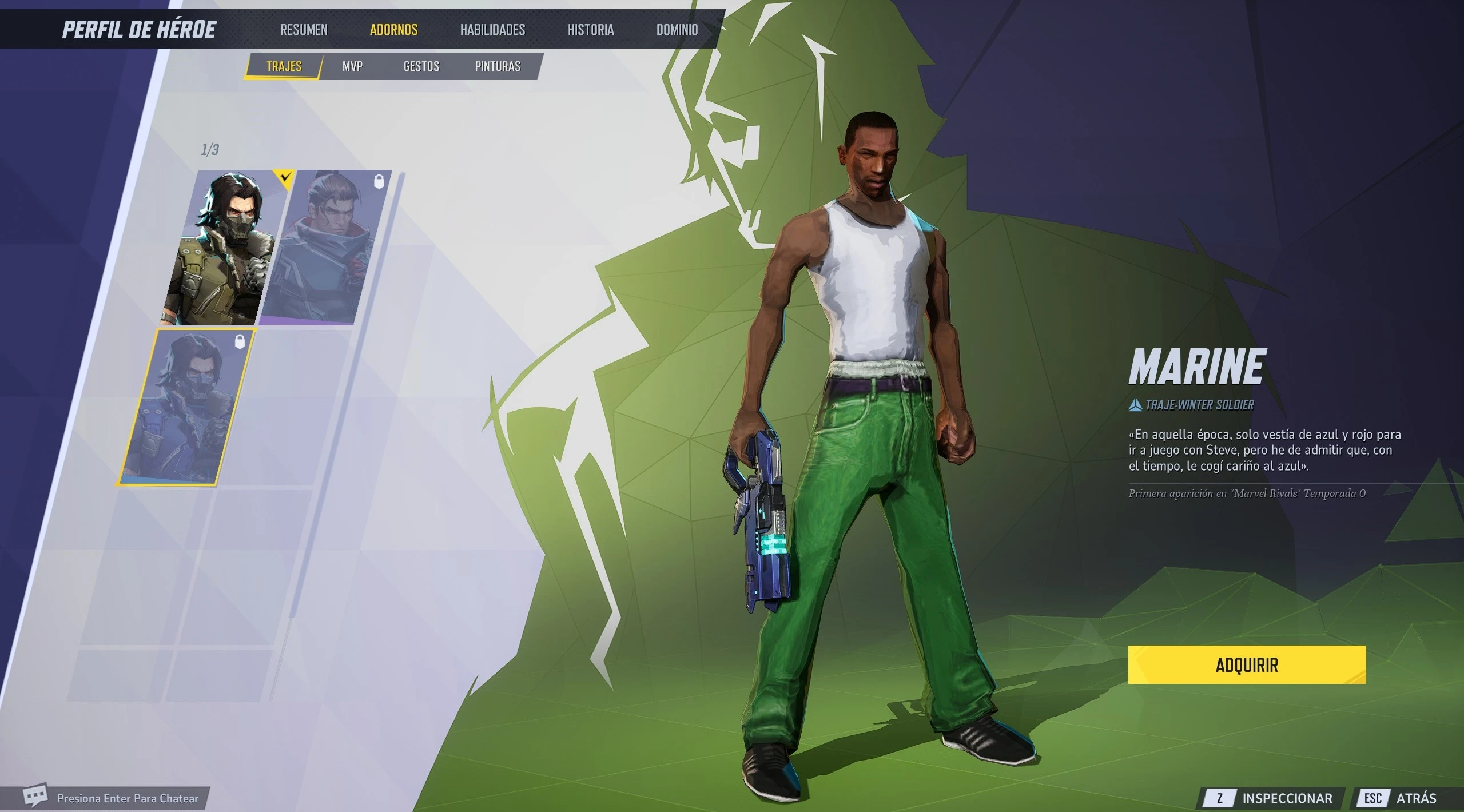
Task: Select the Adornos tab
Action: click(x=393, y=30)
